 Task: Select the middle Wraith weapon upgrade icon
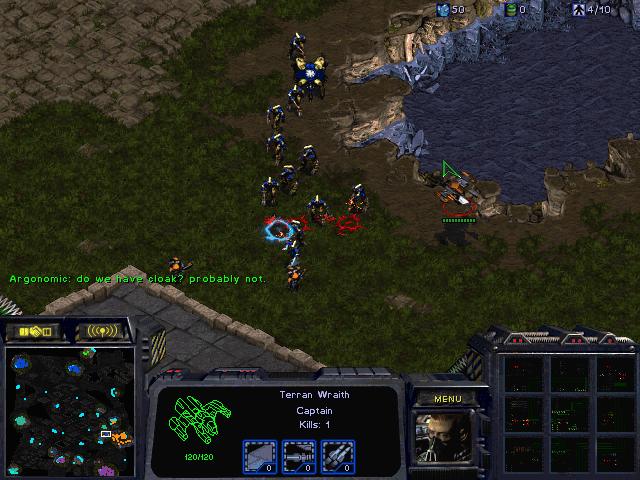(298, 456)
